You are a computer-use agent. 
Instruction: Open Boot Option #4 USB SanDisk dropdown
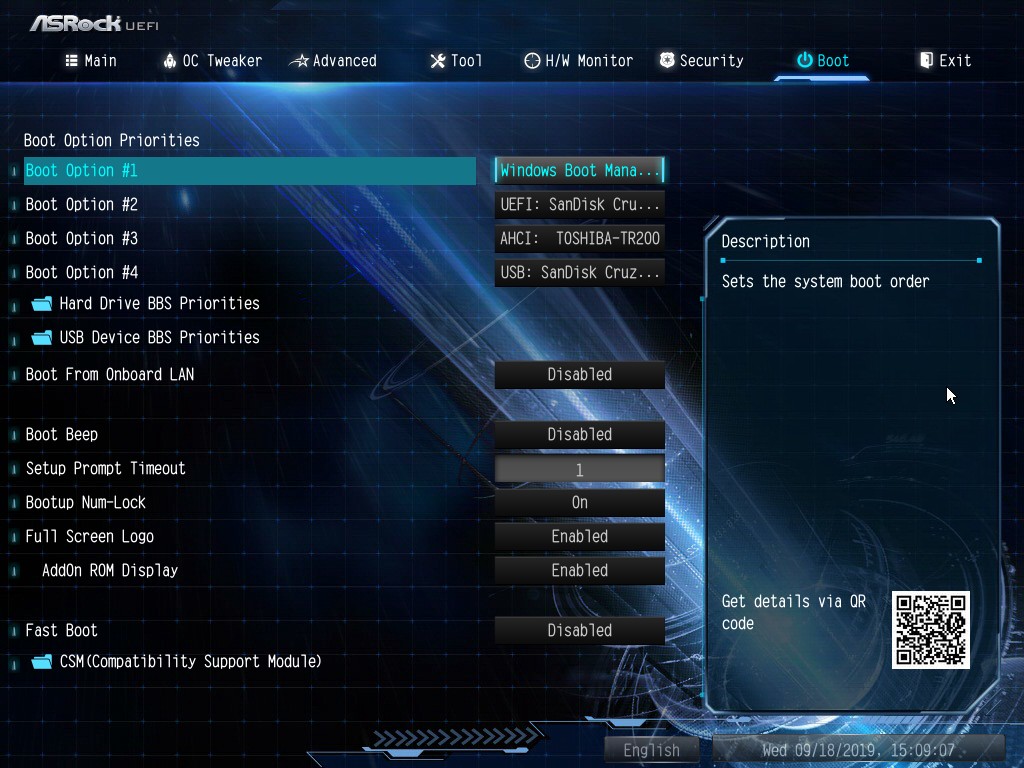(x=580, y=273)
